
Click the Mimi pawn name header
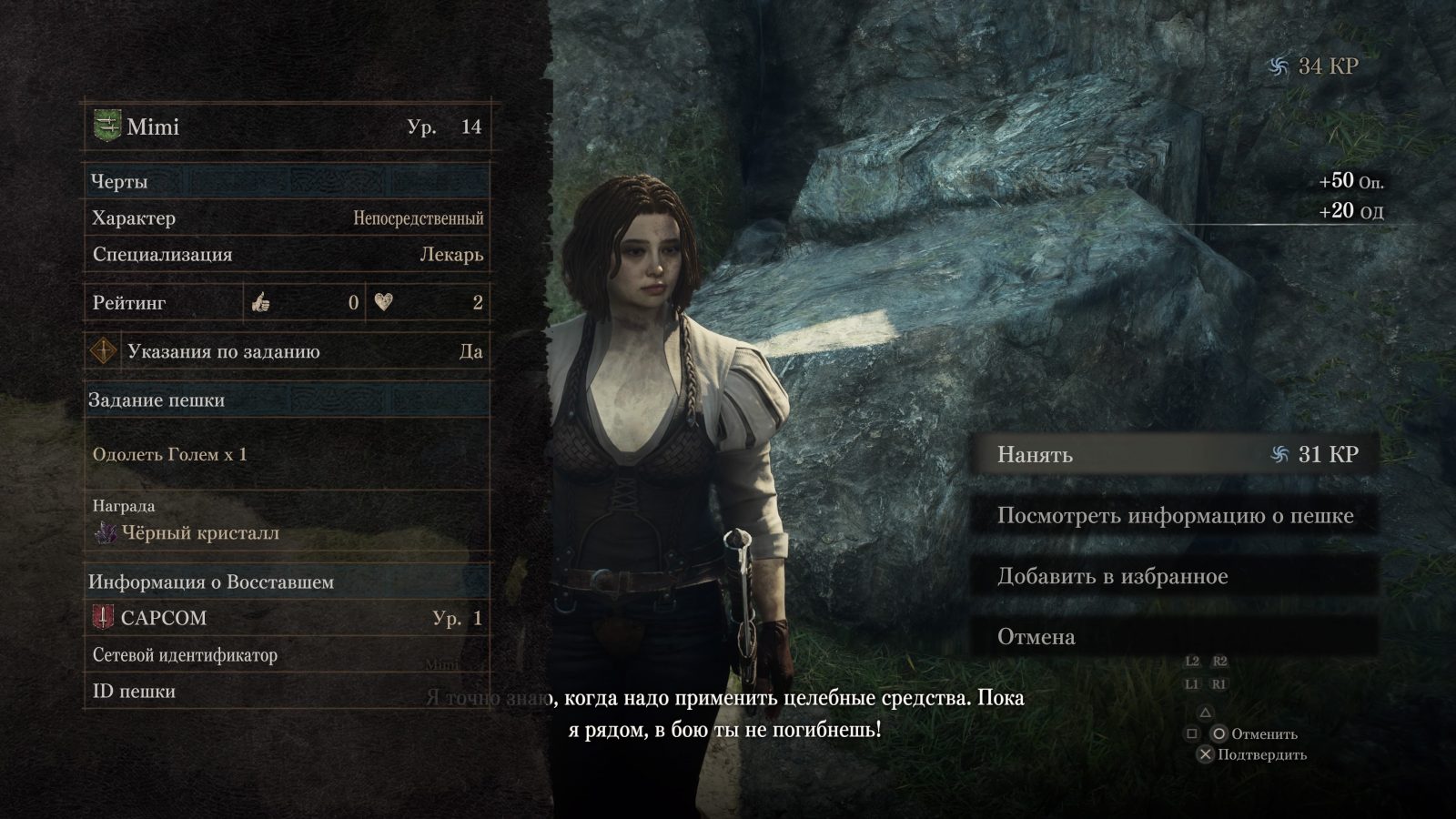(x=287, y=126)
